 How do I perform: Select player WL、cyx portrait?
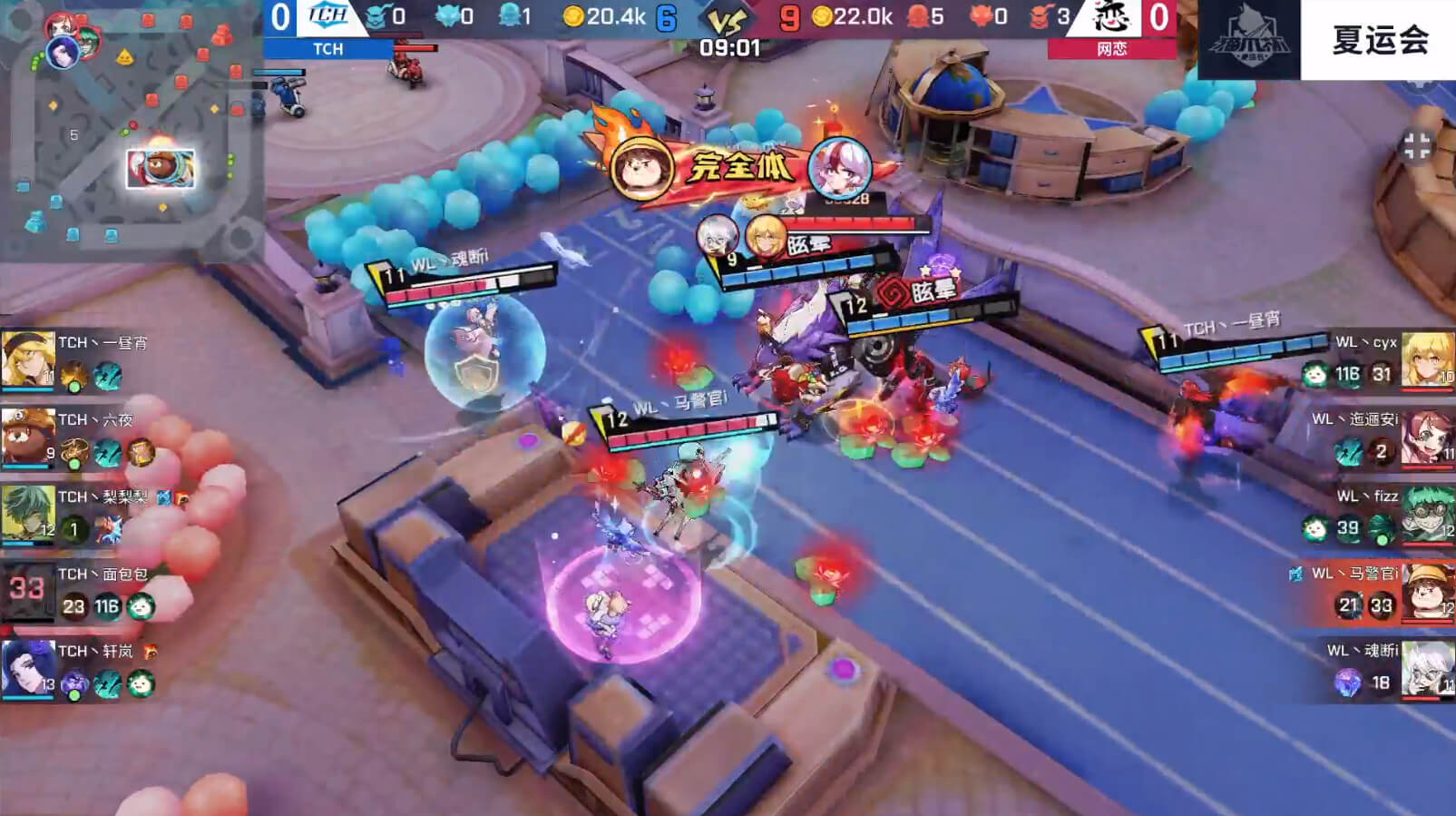click(1427, 359)
